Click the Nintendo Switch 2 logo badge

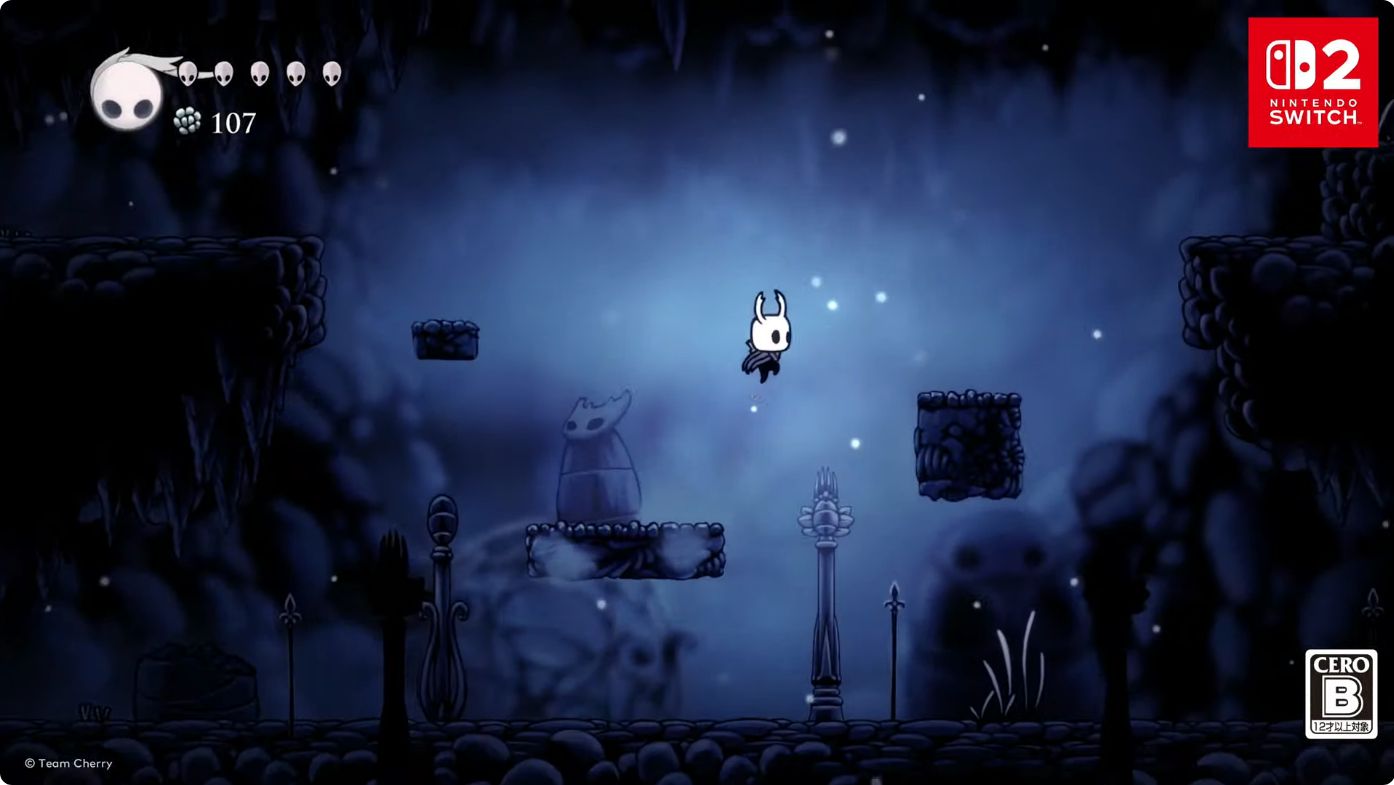tap(1313, 80)
